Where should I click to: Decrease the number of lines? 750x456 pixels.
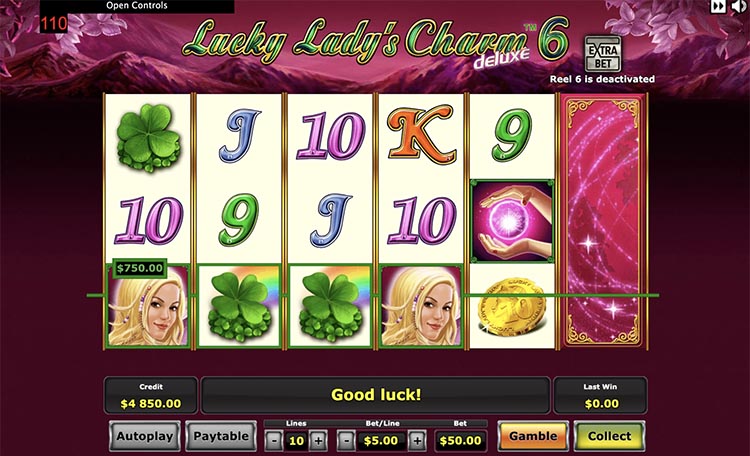[x=274, y=440]
